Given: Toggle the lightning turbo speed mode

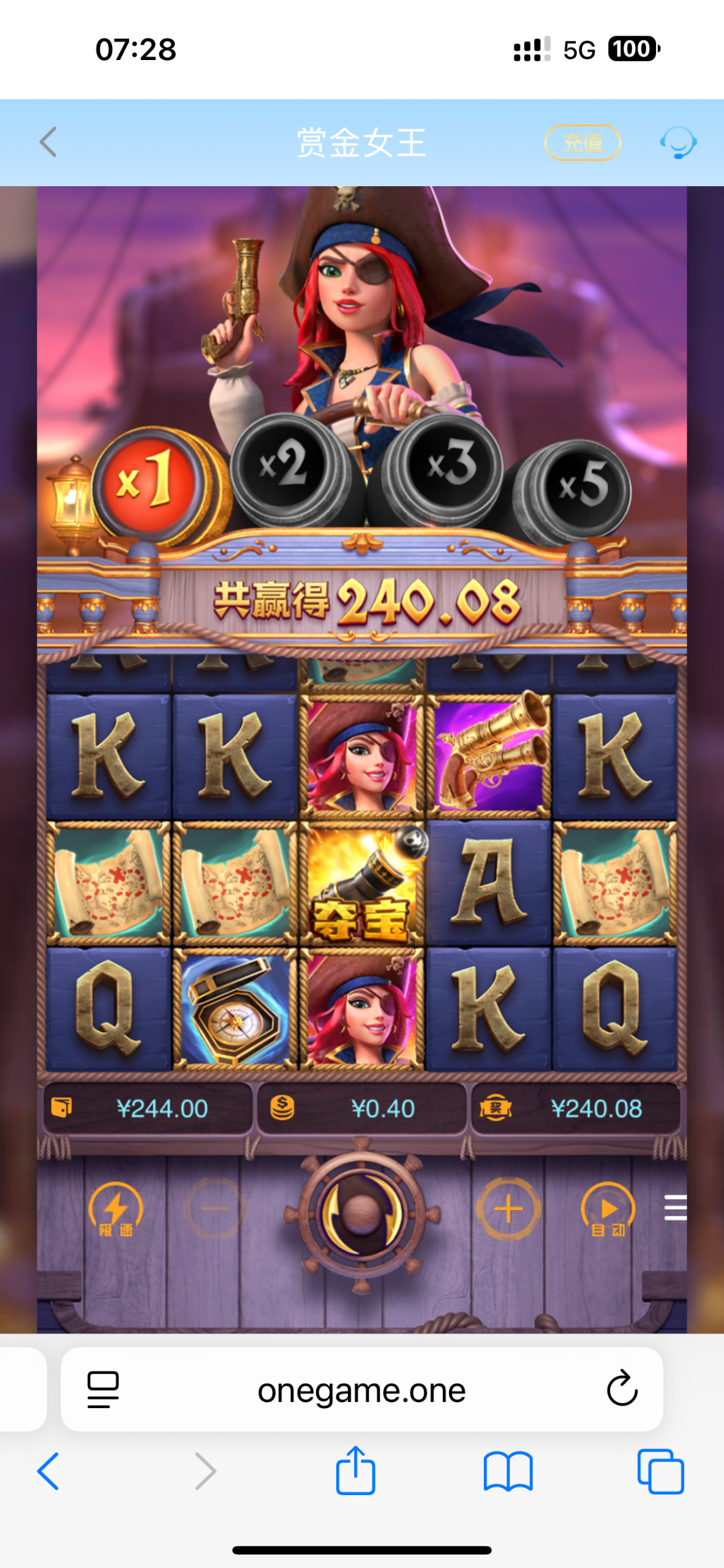Looking at the screenshot, I should [x=116, y=1210].
